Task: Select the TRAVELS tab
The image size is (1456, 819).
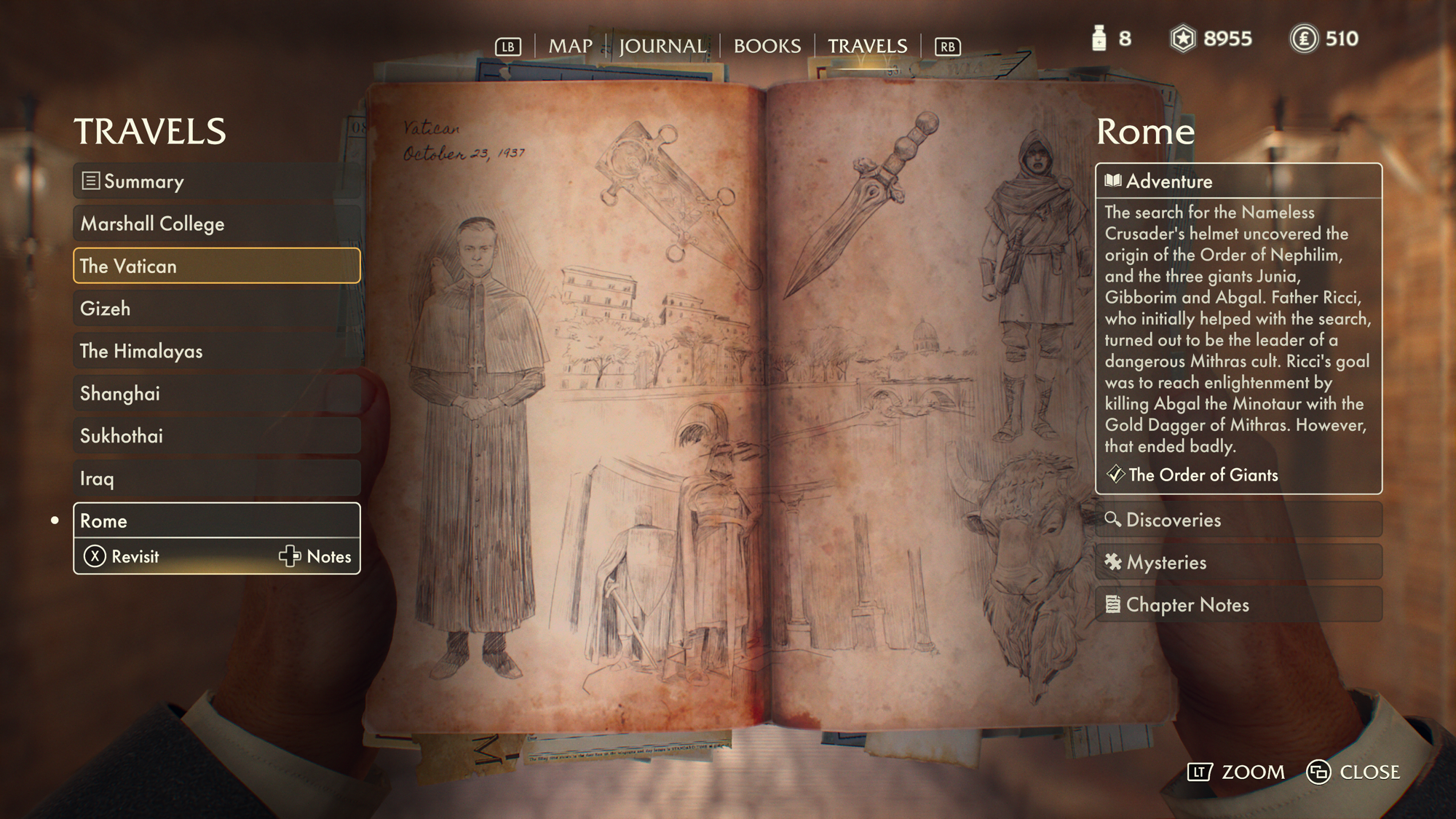Action: coord(867,46)
